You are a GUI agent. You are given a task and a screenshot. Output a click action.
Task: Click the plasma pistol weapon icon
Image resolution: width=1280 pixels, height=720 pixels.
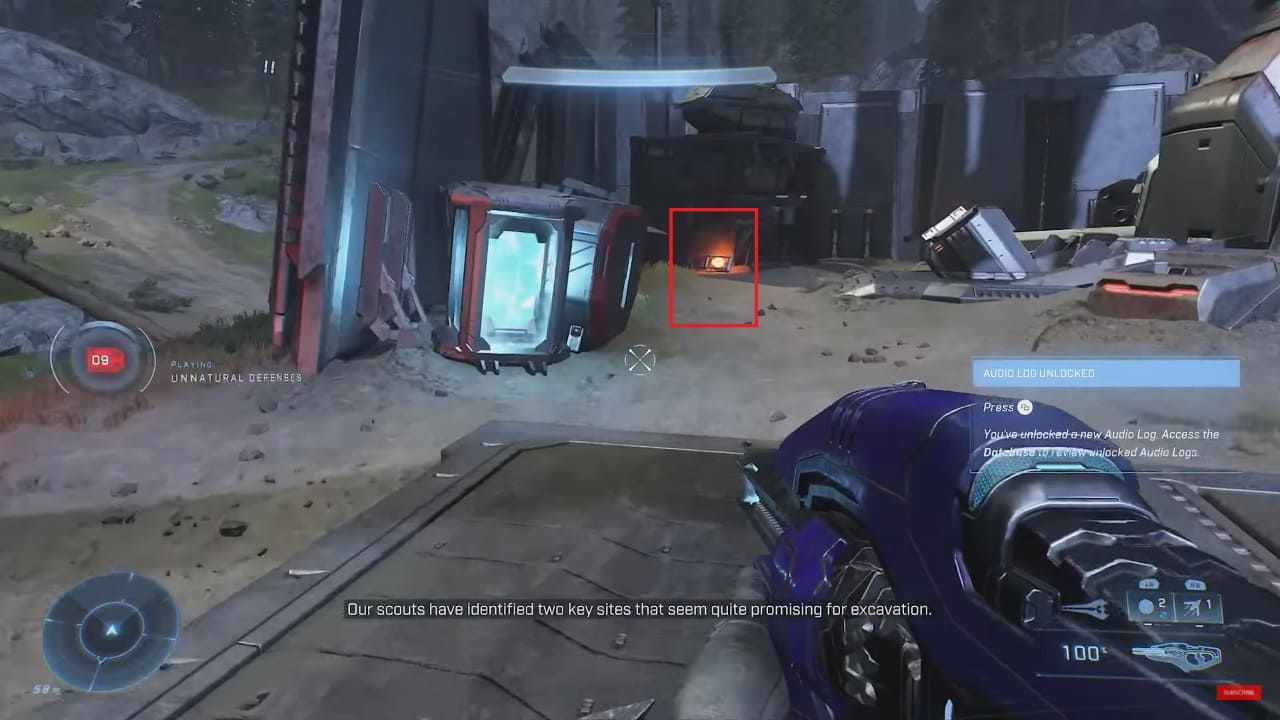(1175, 655)
